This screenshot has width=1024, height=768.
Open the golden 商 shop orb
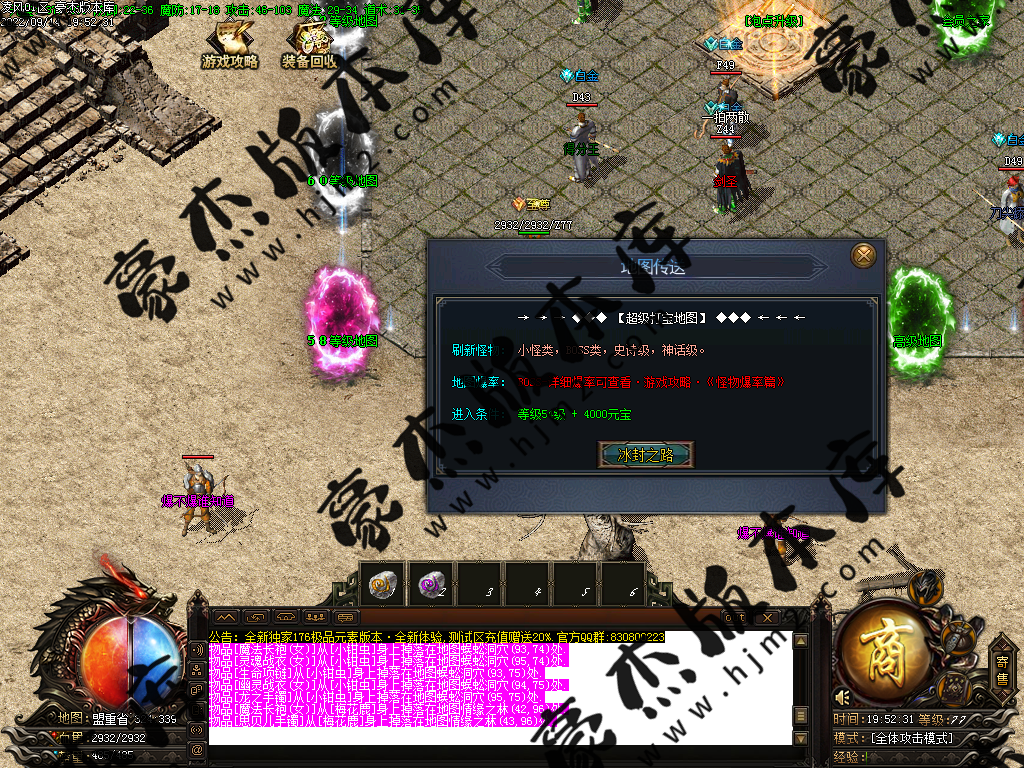tap(889, 651)
